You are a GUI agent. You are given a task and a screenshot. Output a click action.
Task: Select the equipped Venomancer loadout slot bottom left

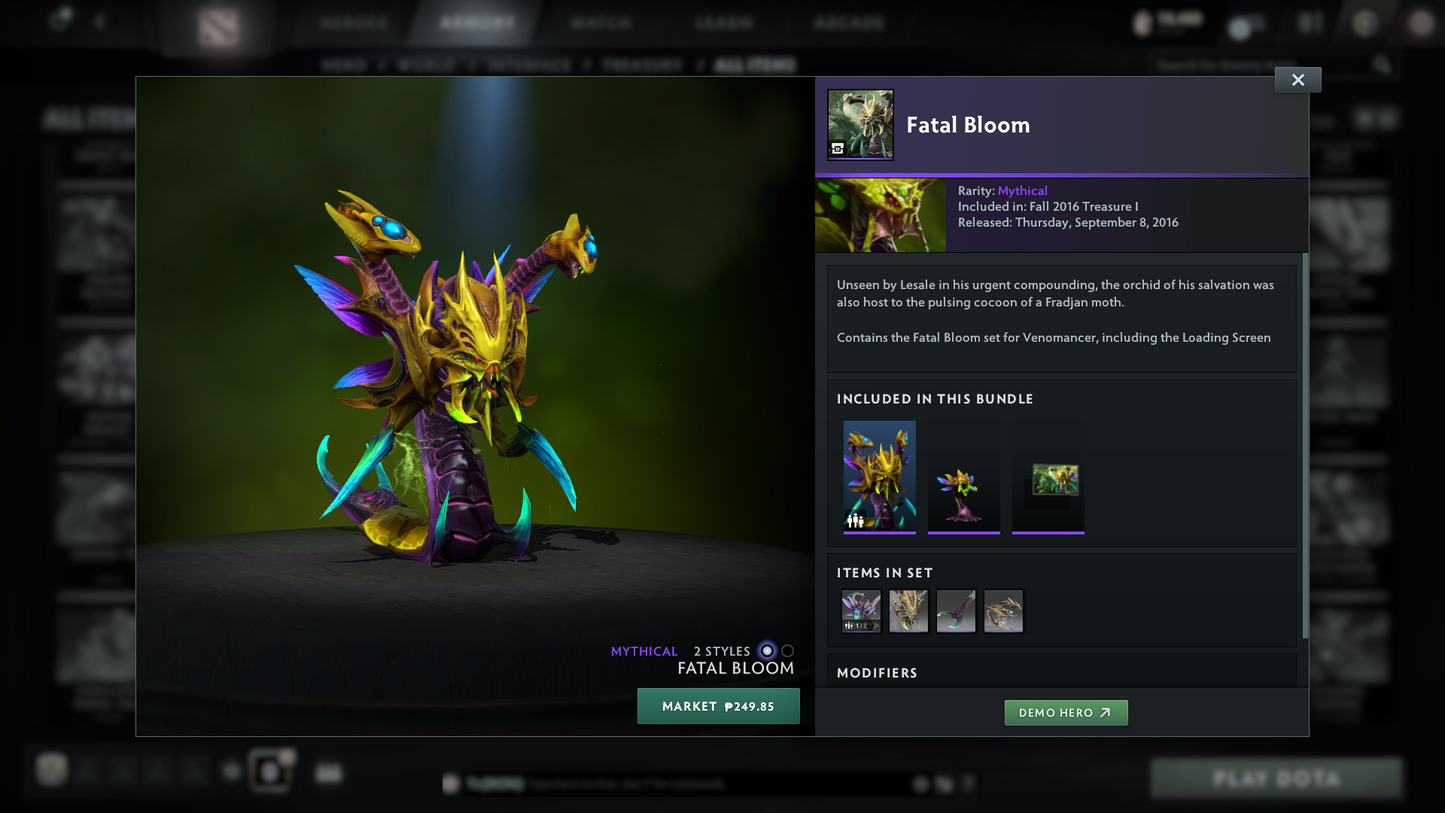[271, 770]
